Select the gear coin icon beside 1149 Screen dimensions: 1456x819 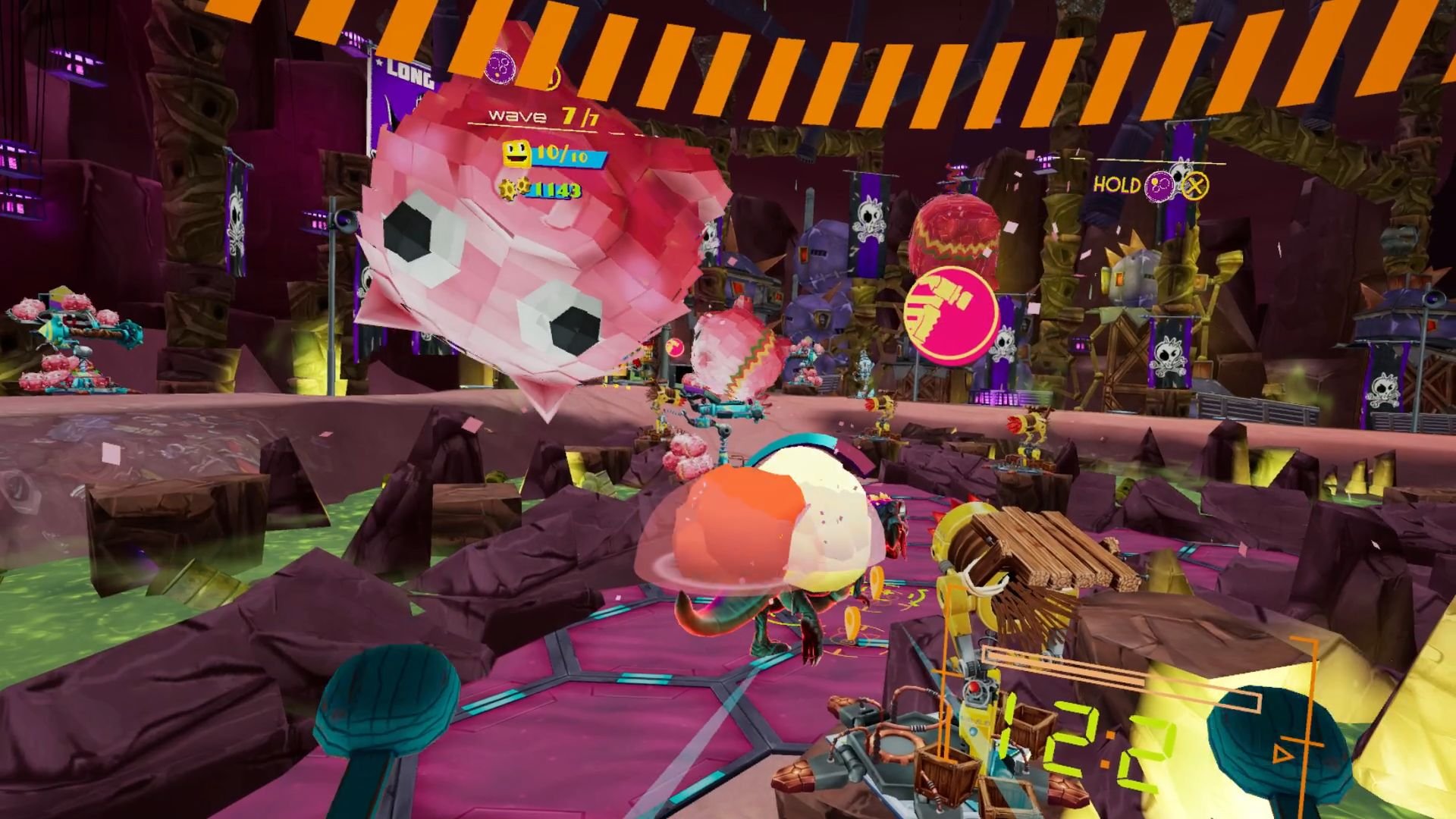coord(514,190)
